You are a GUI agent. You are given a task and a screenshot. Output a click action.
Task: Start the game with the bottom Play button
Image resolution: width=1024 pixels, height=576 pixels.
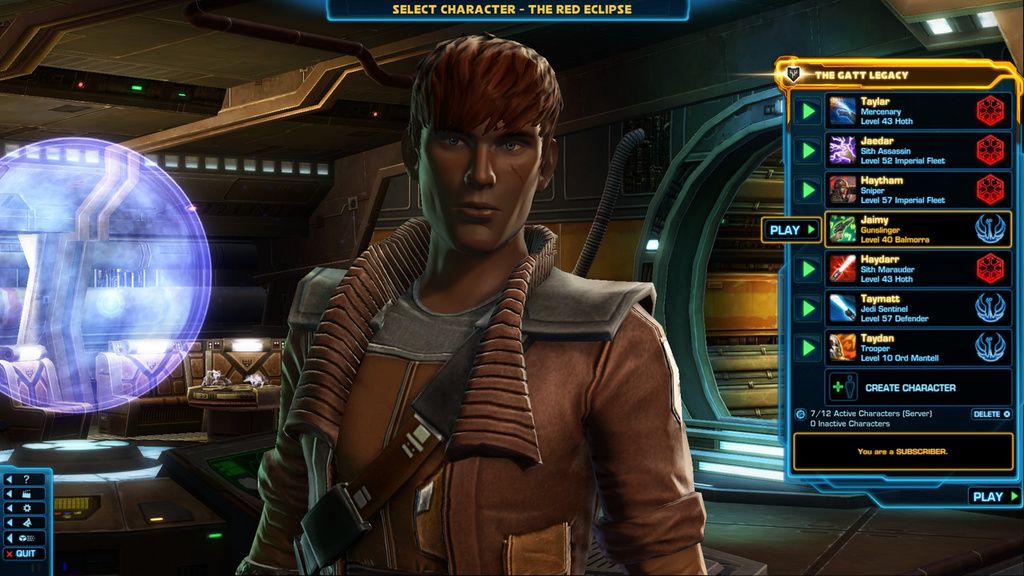(x=994, y=496)
